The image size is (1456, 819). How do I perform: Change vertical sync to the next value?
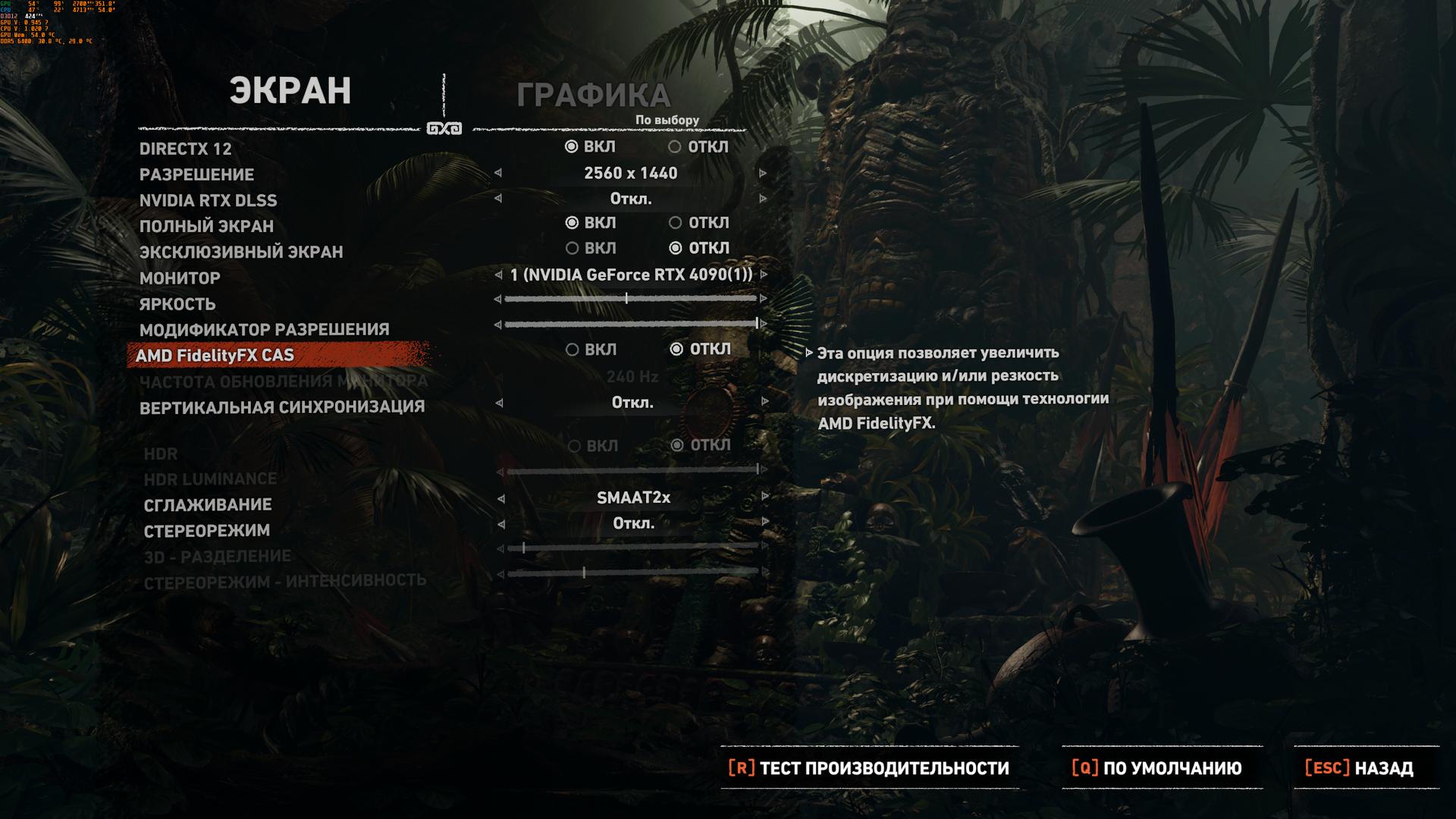(764, 402)
